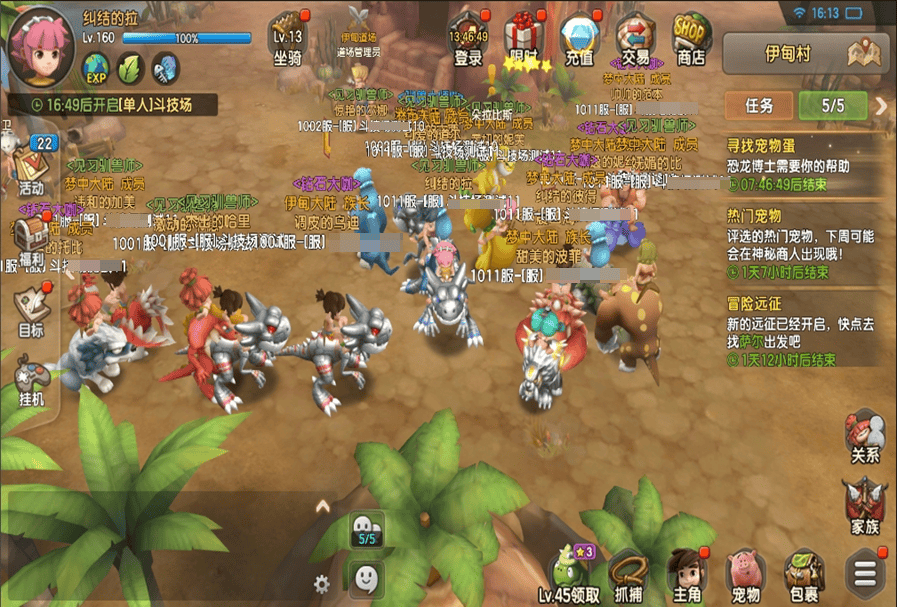Image resolution: width=897 pixels, height=607 pixels.
Task: Open the 目标 goals icon
Action: point(31,312)
